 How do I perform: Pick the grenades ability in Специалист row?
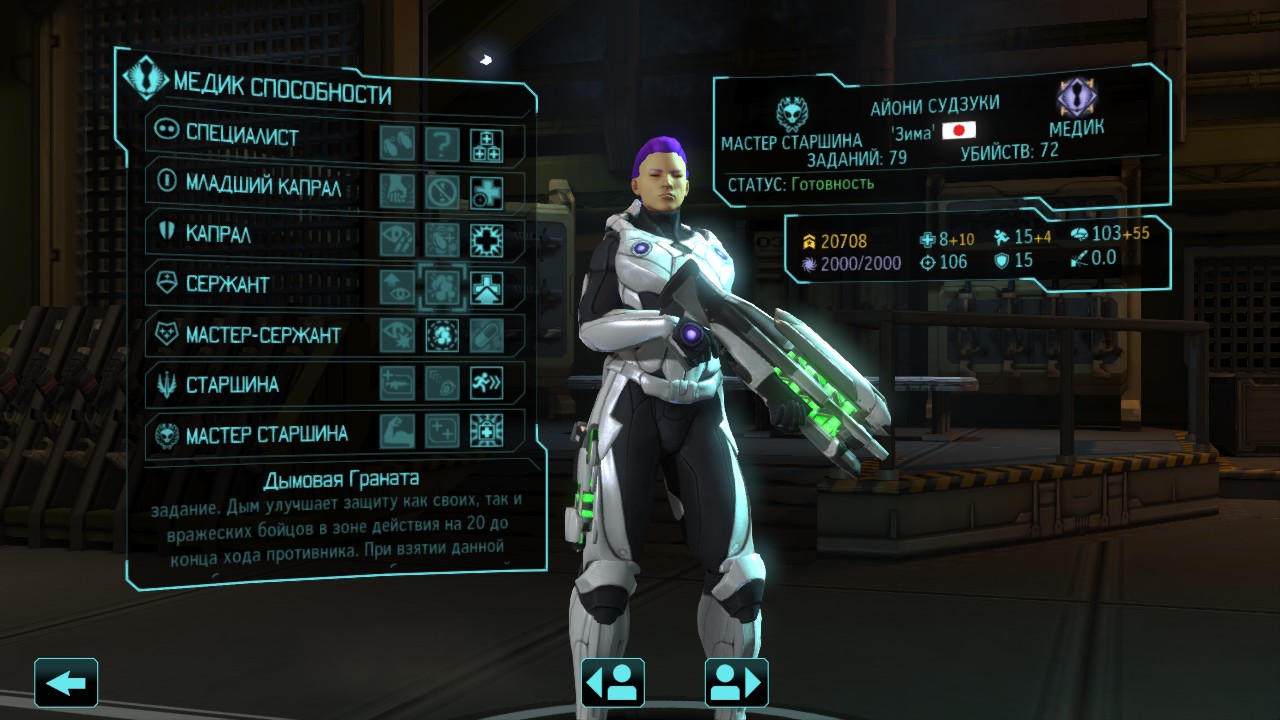click(x=397, y=144)
